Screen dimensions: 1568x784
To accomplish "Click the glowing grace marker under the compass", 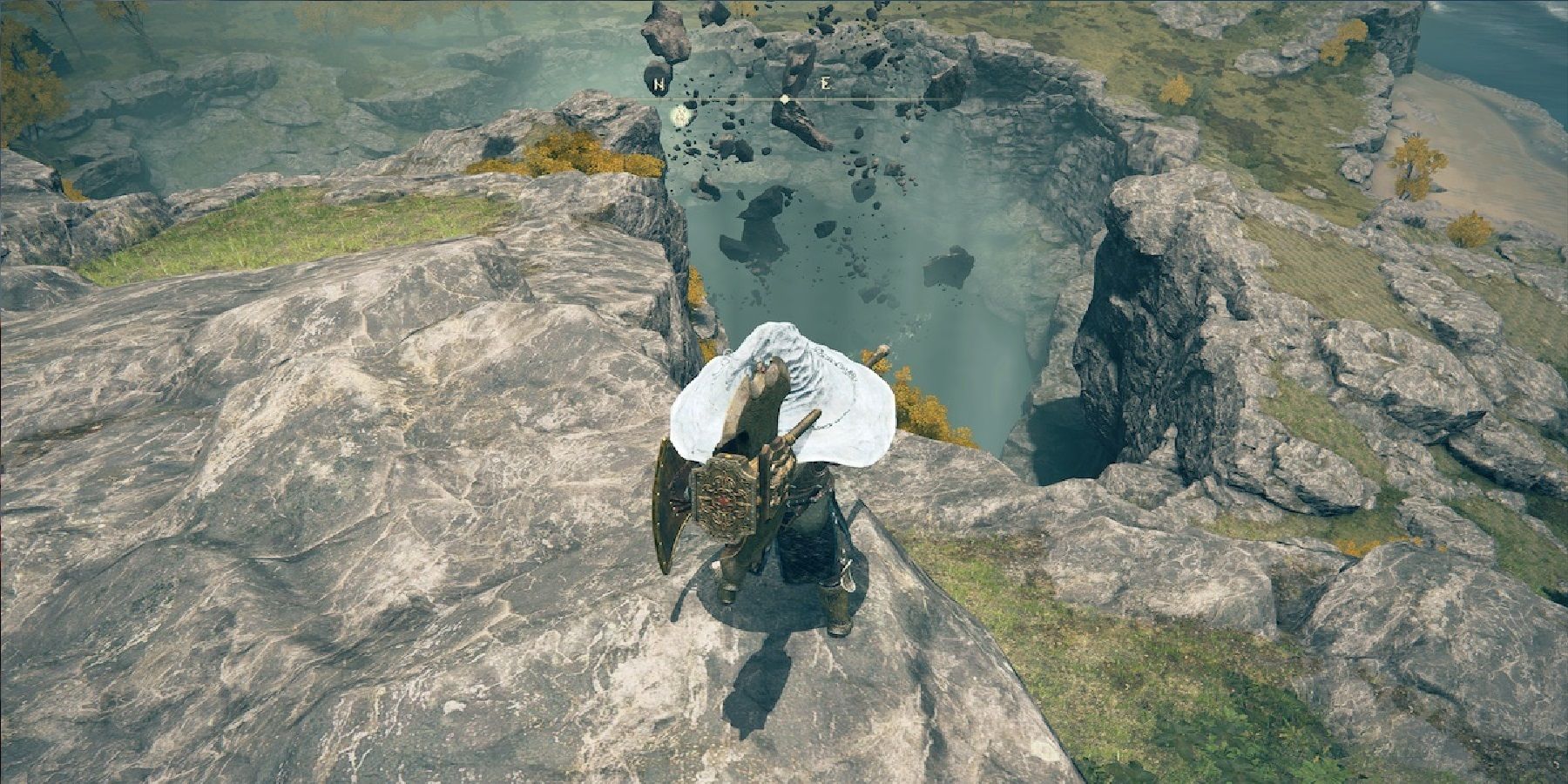I will pos(680,113).
